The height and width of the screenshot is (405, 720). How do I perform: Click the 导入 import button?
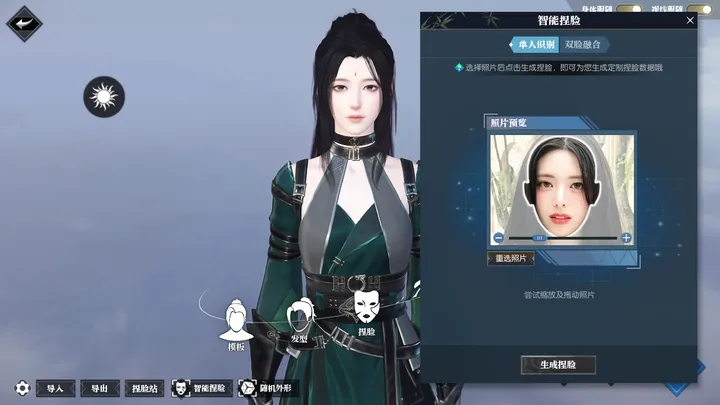[55, 388]
